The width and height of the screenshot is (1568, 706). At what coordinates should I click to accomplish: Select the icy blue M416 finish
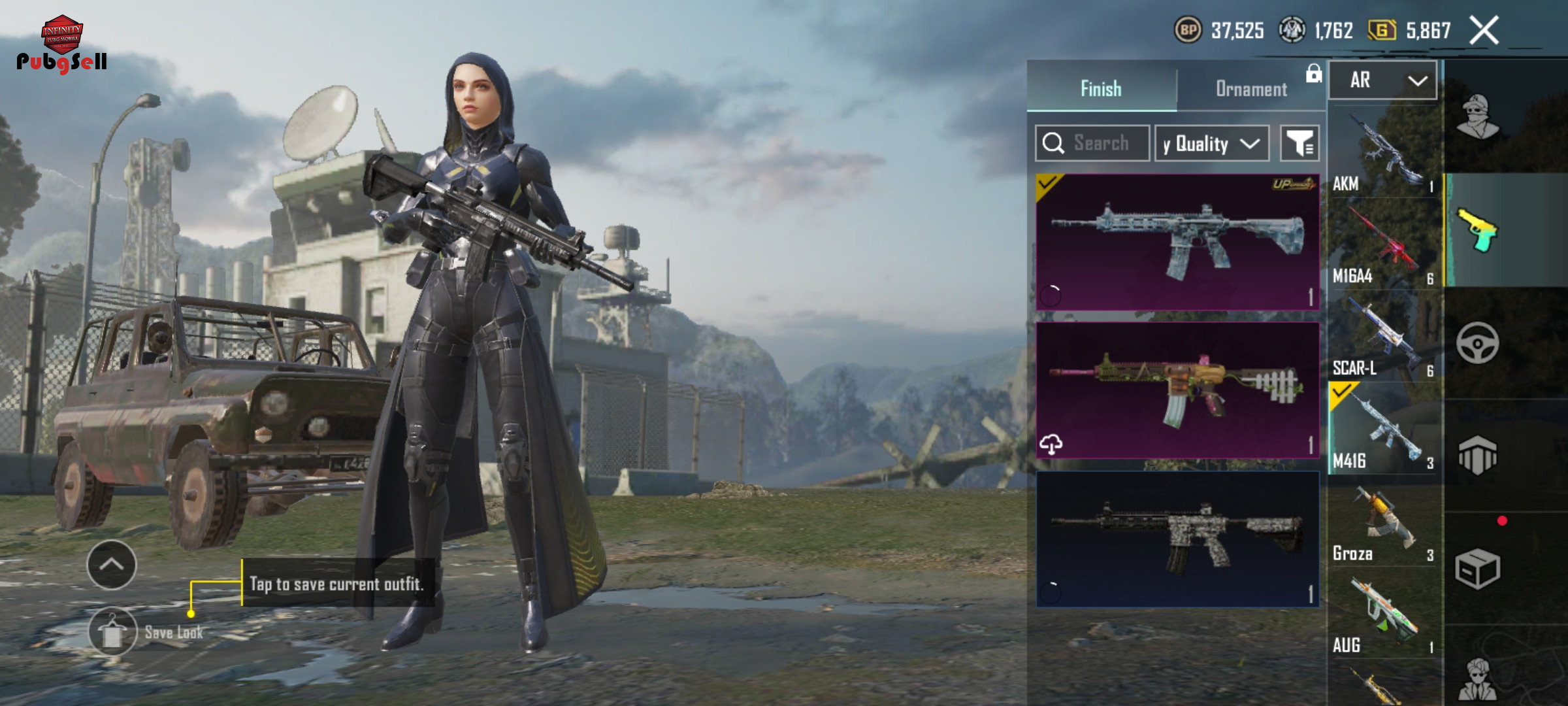pos(1177,242)
